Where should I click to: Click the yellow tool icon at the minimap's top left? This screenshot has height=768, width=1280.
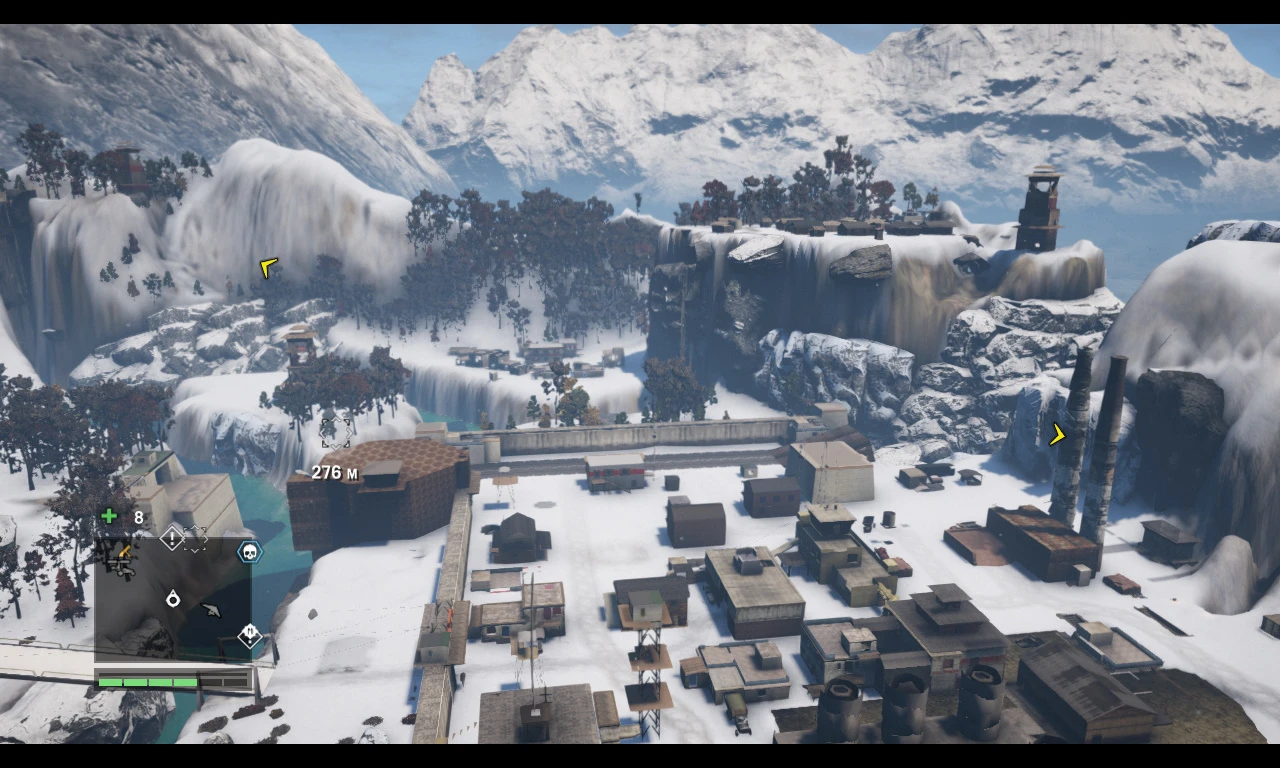pyautogui.click(x=125, y=551)
